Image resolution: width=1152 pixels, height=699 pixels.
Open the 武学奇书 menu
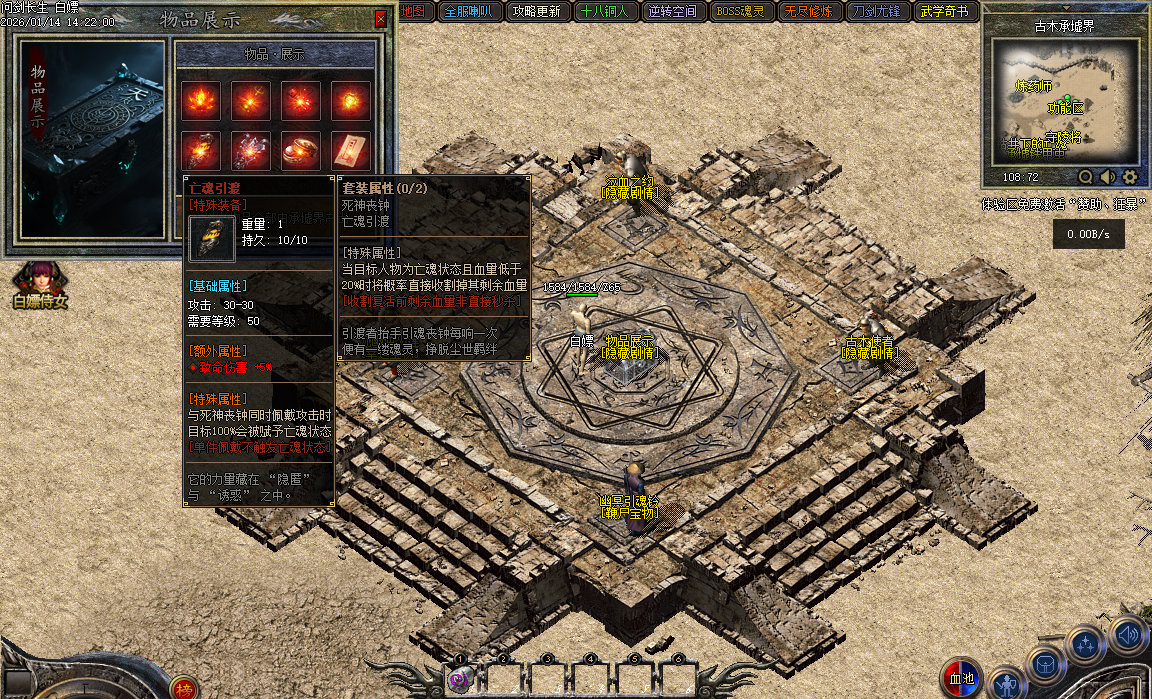pyautogui.click(x=944, y=12)
